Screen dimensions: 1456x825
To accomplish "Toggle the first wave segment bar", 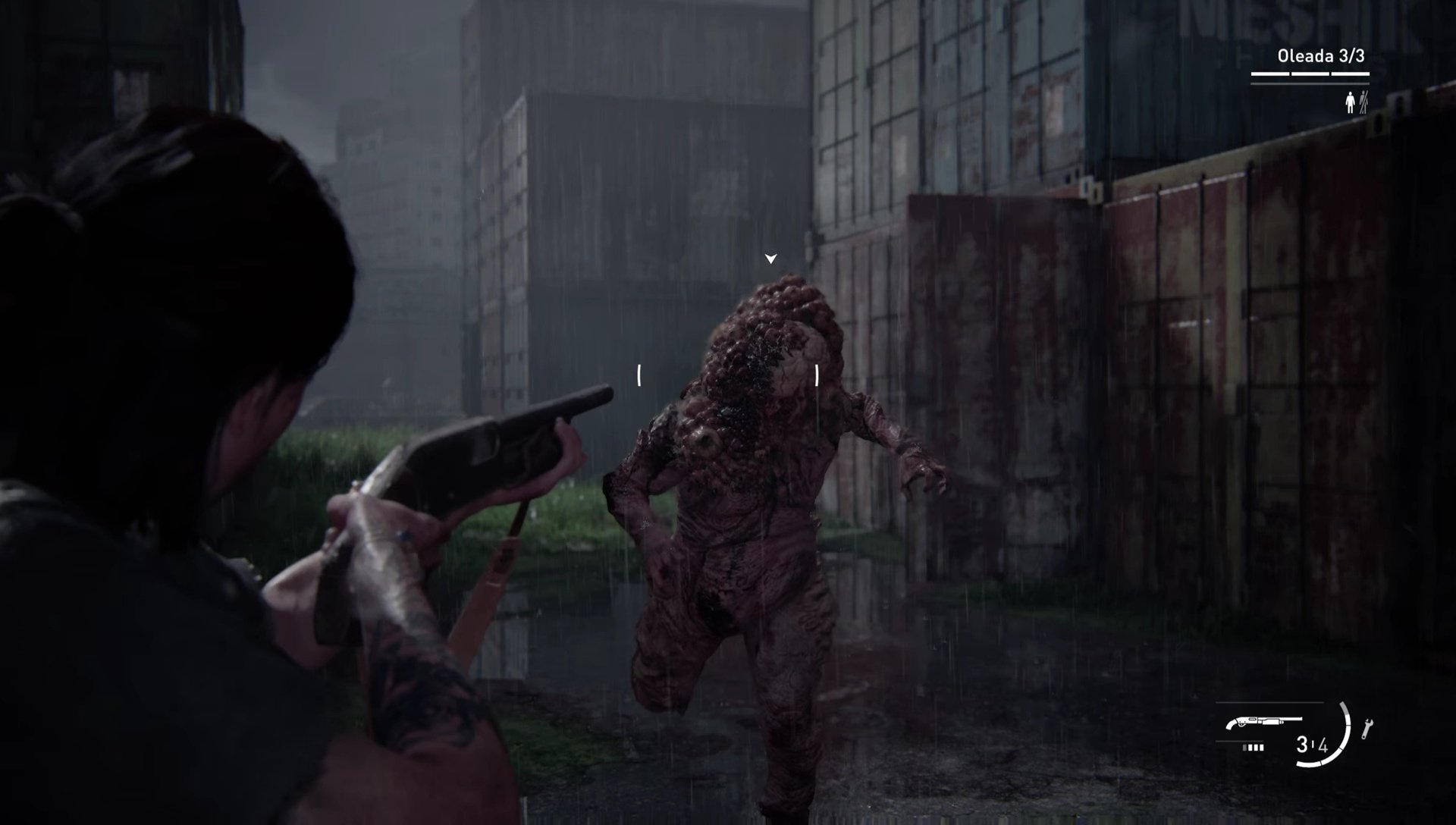I will tap(1270, 74).
